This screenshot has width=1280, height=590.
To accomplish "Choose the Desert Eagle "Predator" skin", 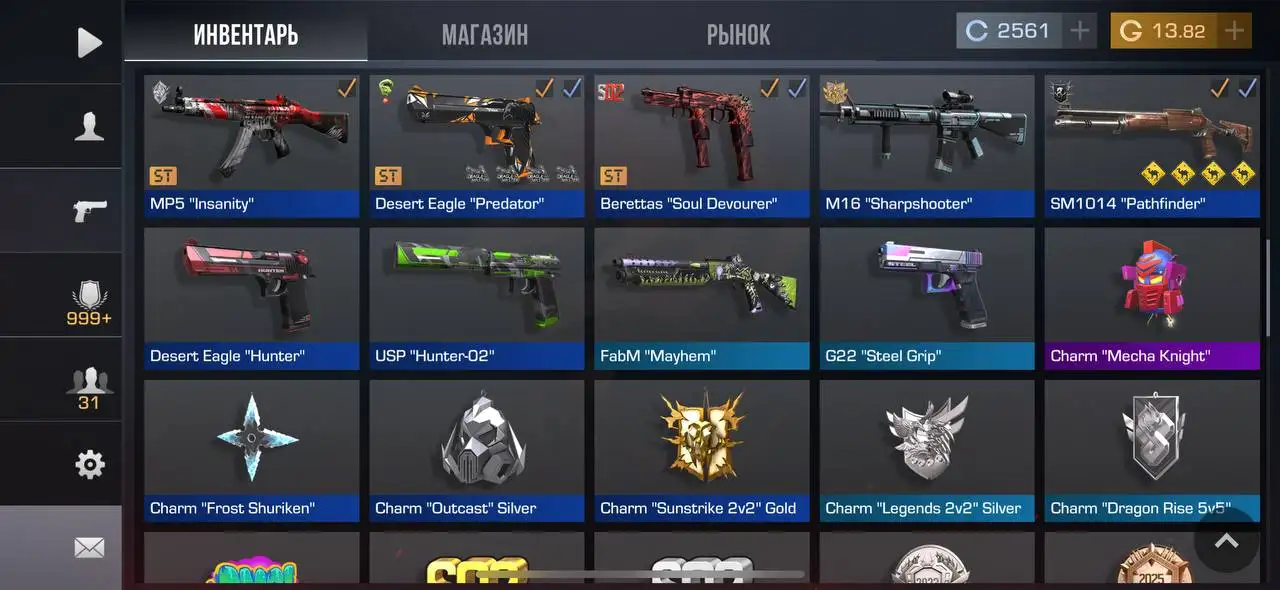I will coord(477,146).
